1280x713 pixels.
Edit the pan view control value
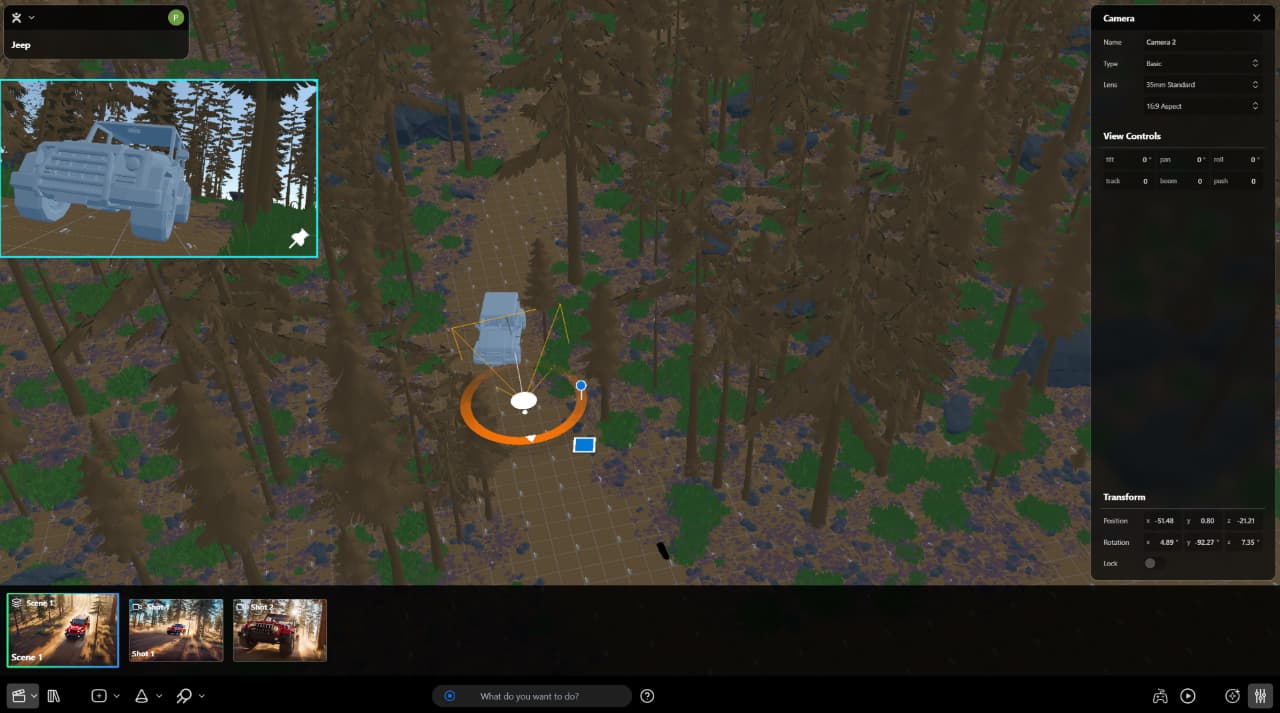pyautogui.click(x=1196, y=160)
